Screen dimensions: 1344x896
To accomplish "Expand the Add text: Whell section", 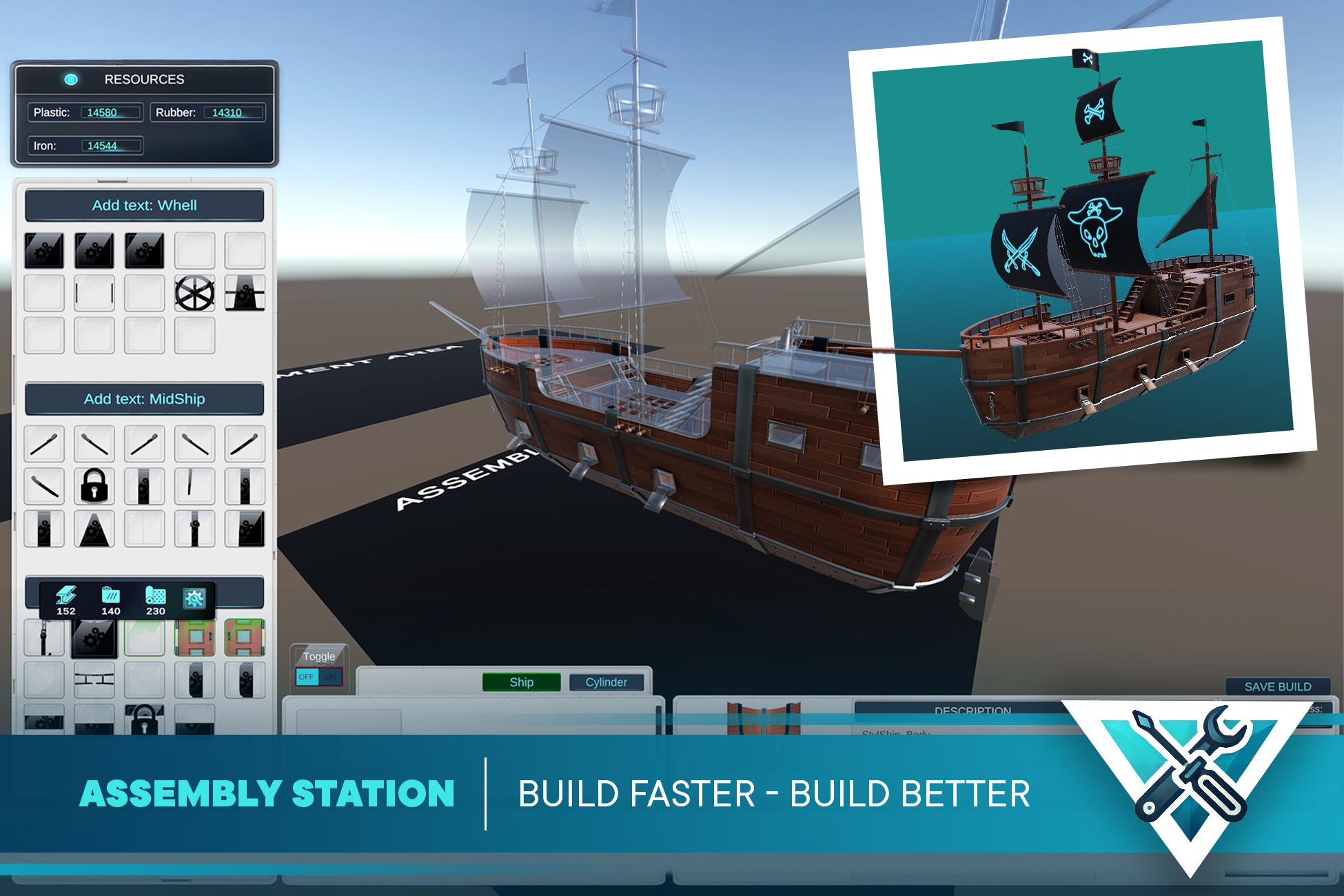I will (144, 205).
